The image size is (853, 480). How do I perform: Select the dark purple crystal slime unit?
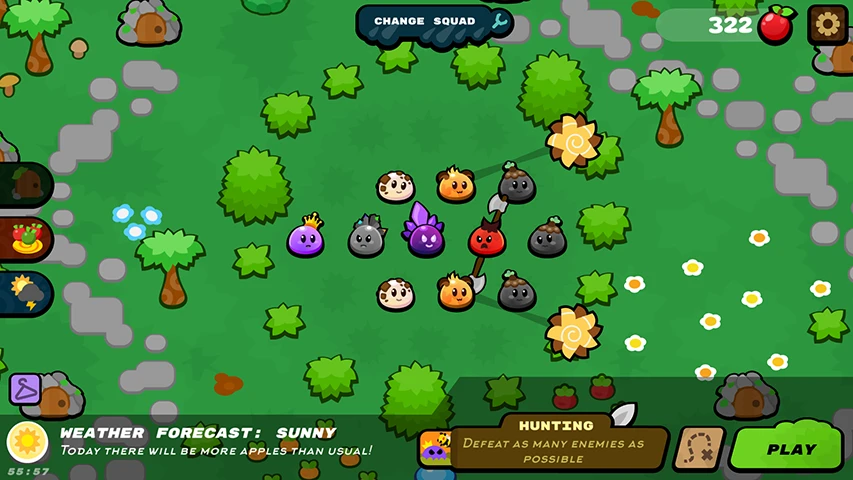click(x=425, y=236)
